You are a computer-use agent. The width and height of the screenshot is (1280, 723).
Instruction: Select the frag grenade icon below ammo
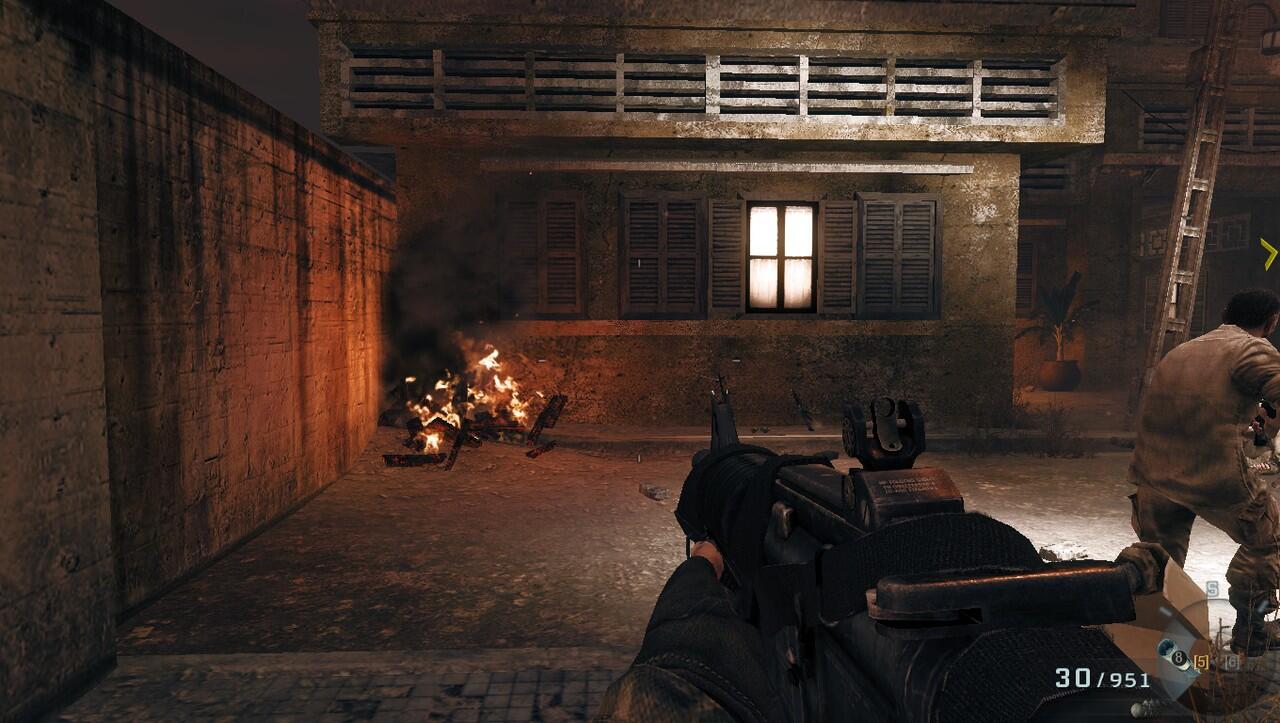(x=1138, y=708)
